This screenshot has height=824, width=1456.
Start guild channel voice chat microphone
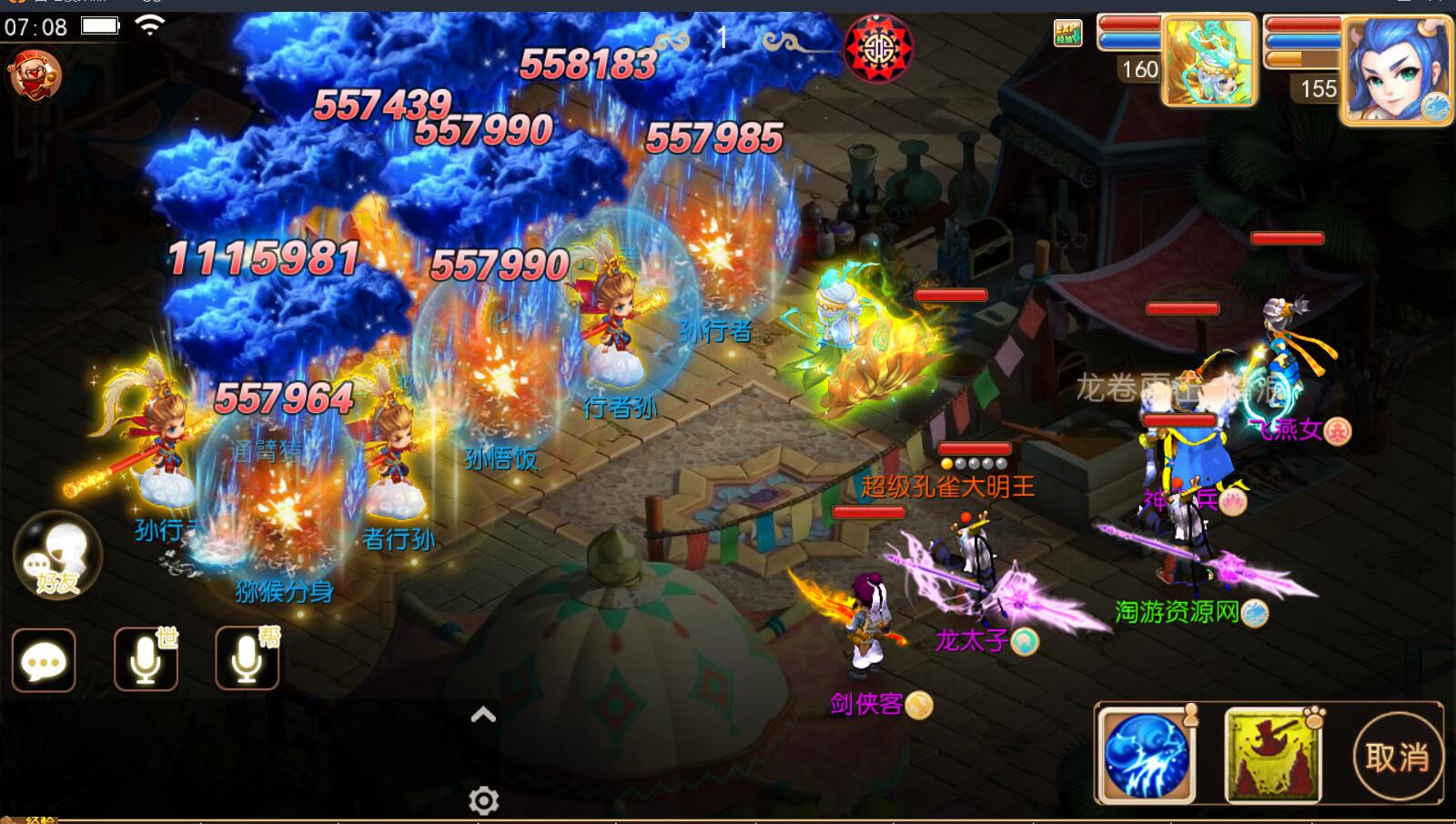247,660
